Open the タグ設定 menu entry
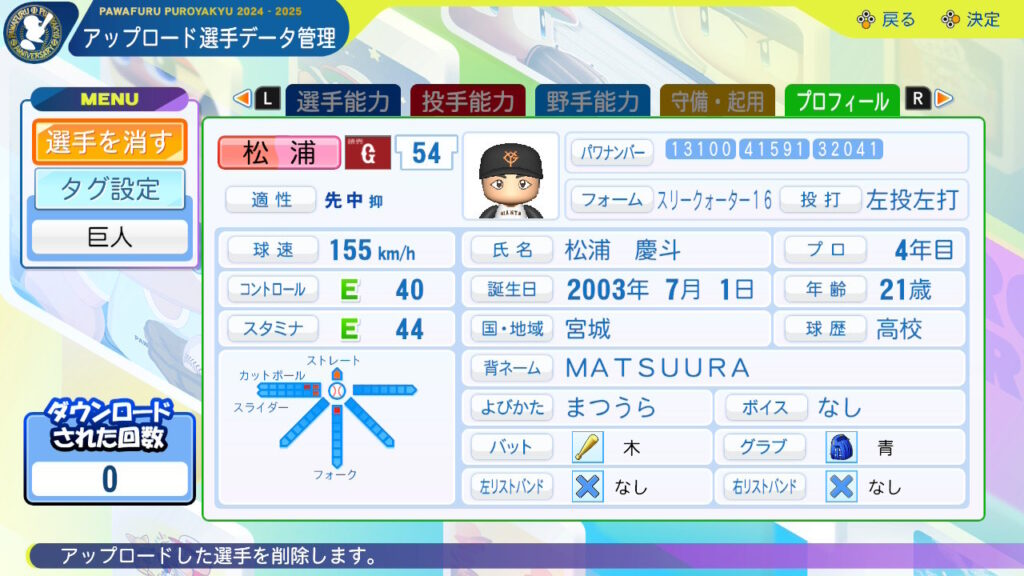The width and height of the screenshot is (1024, 576). click(x=110, y=188)
